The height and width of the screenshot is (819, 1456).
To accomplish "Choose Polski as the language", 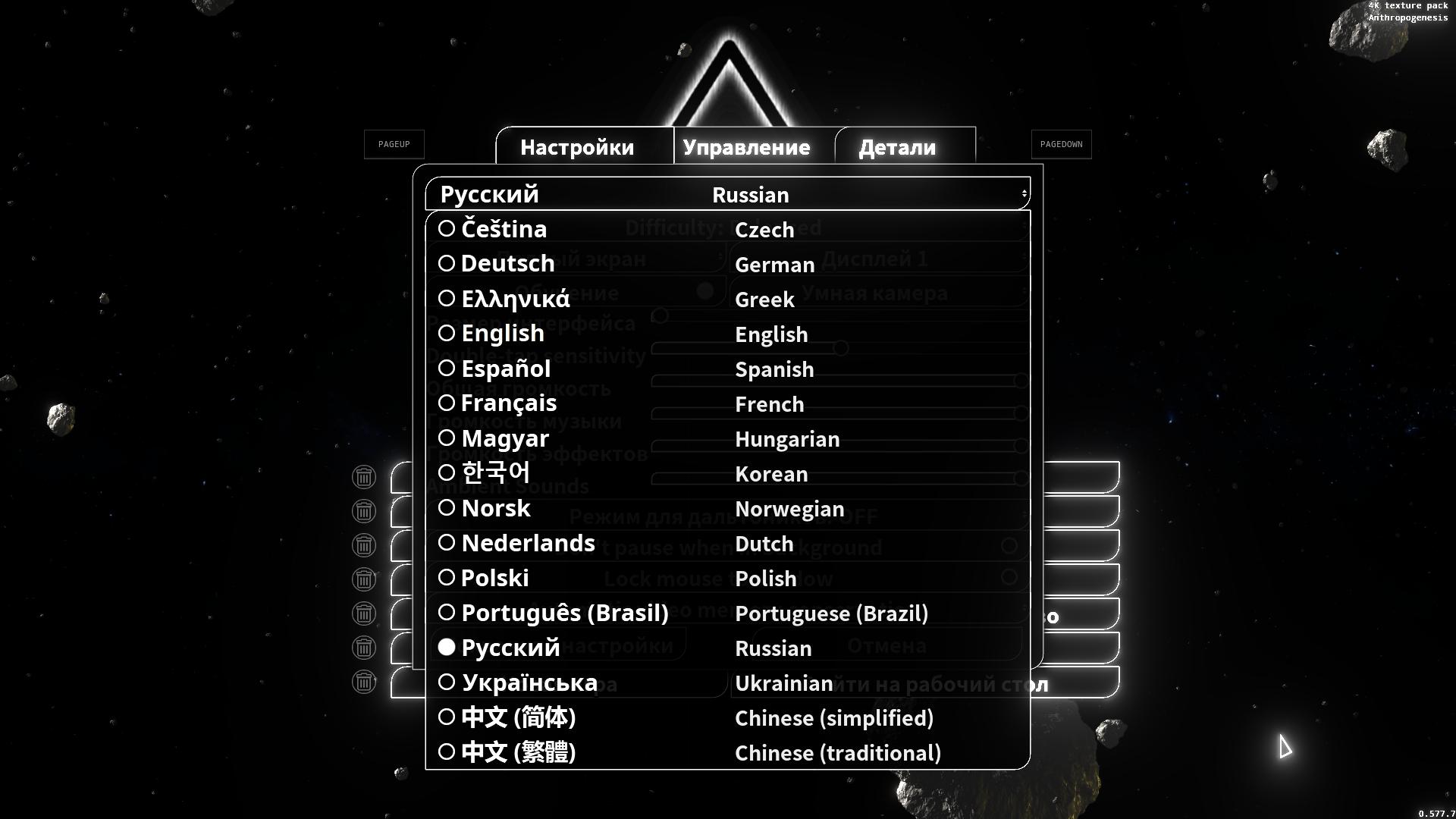I will (494, 578).
